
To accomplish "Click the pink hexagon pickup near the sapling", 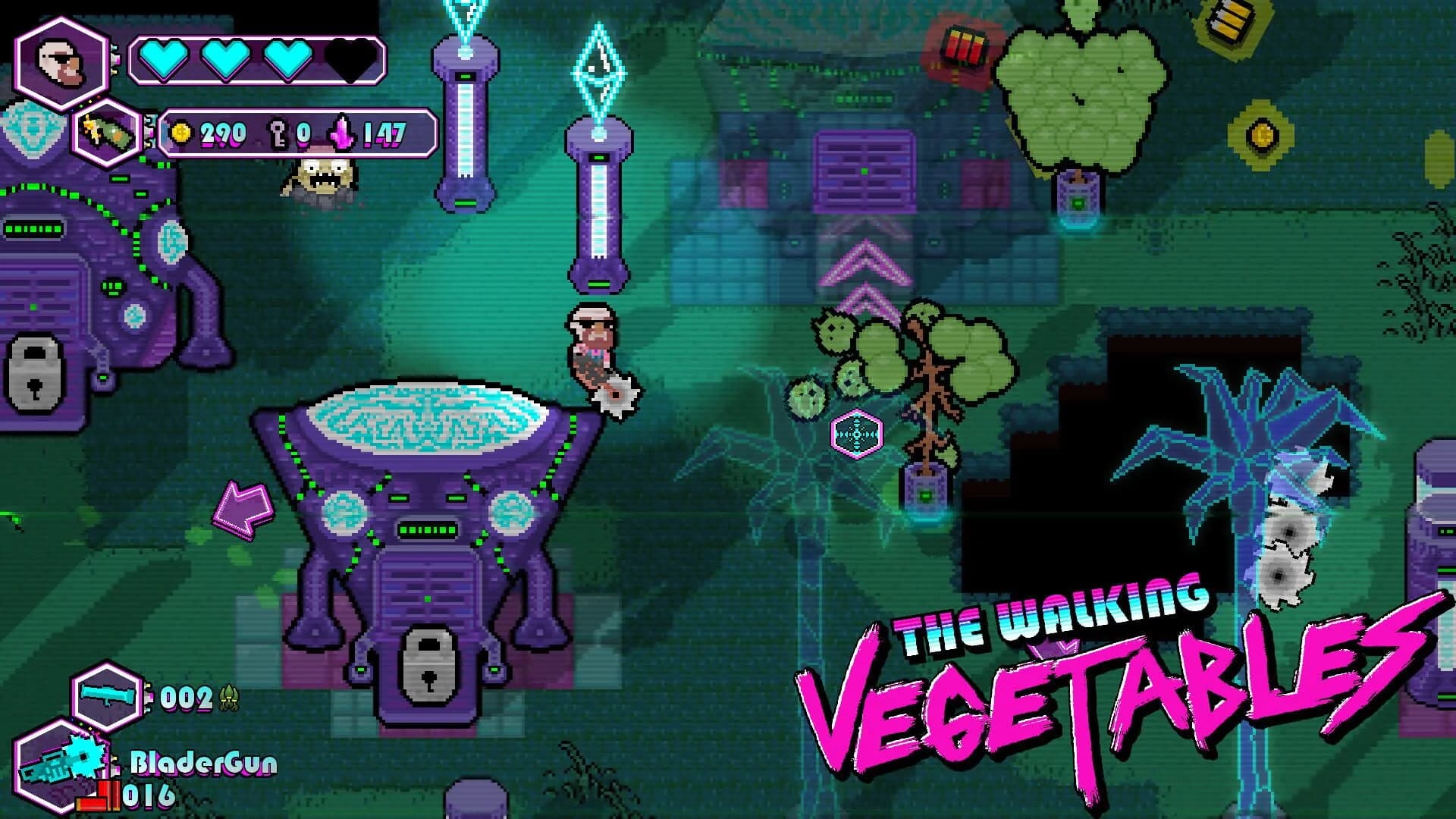I will (x=856, y=432).
